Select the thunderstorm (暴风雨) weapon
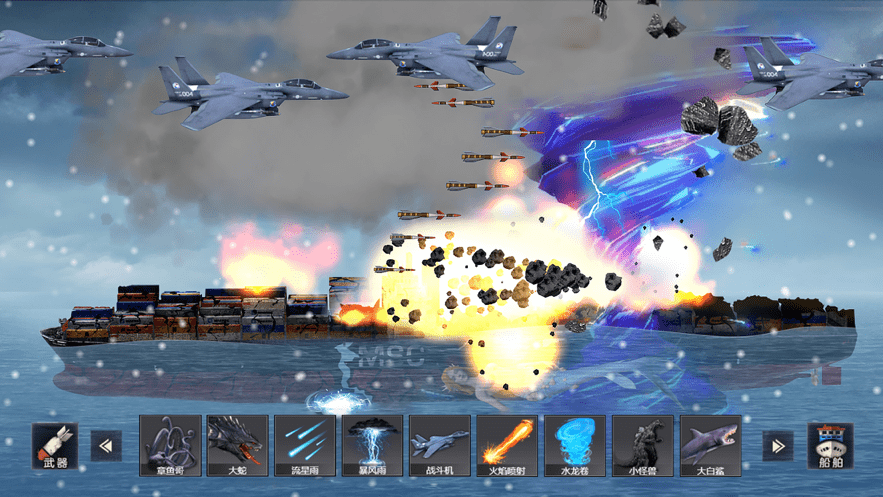This screenshot has height=497, width=883. pyautogui.click(x=372, y=445)
